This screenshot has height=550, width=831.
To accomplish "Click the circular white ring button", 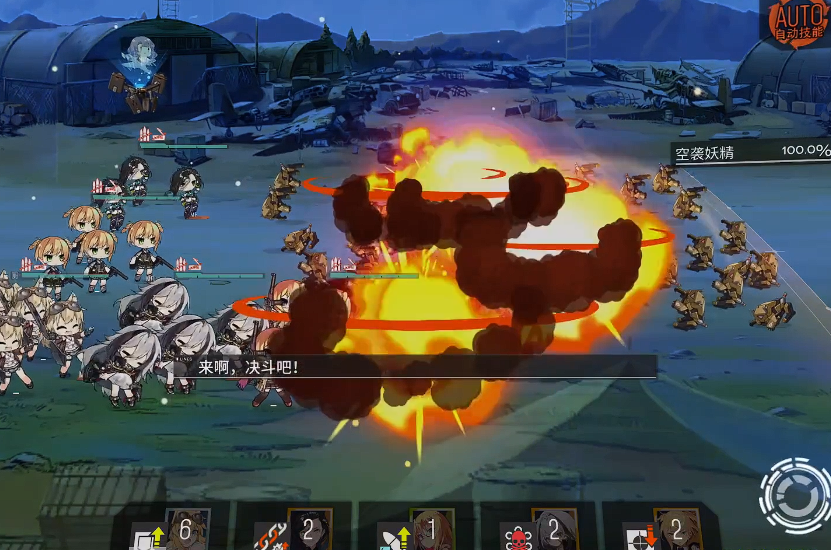I will coord(793,493).
